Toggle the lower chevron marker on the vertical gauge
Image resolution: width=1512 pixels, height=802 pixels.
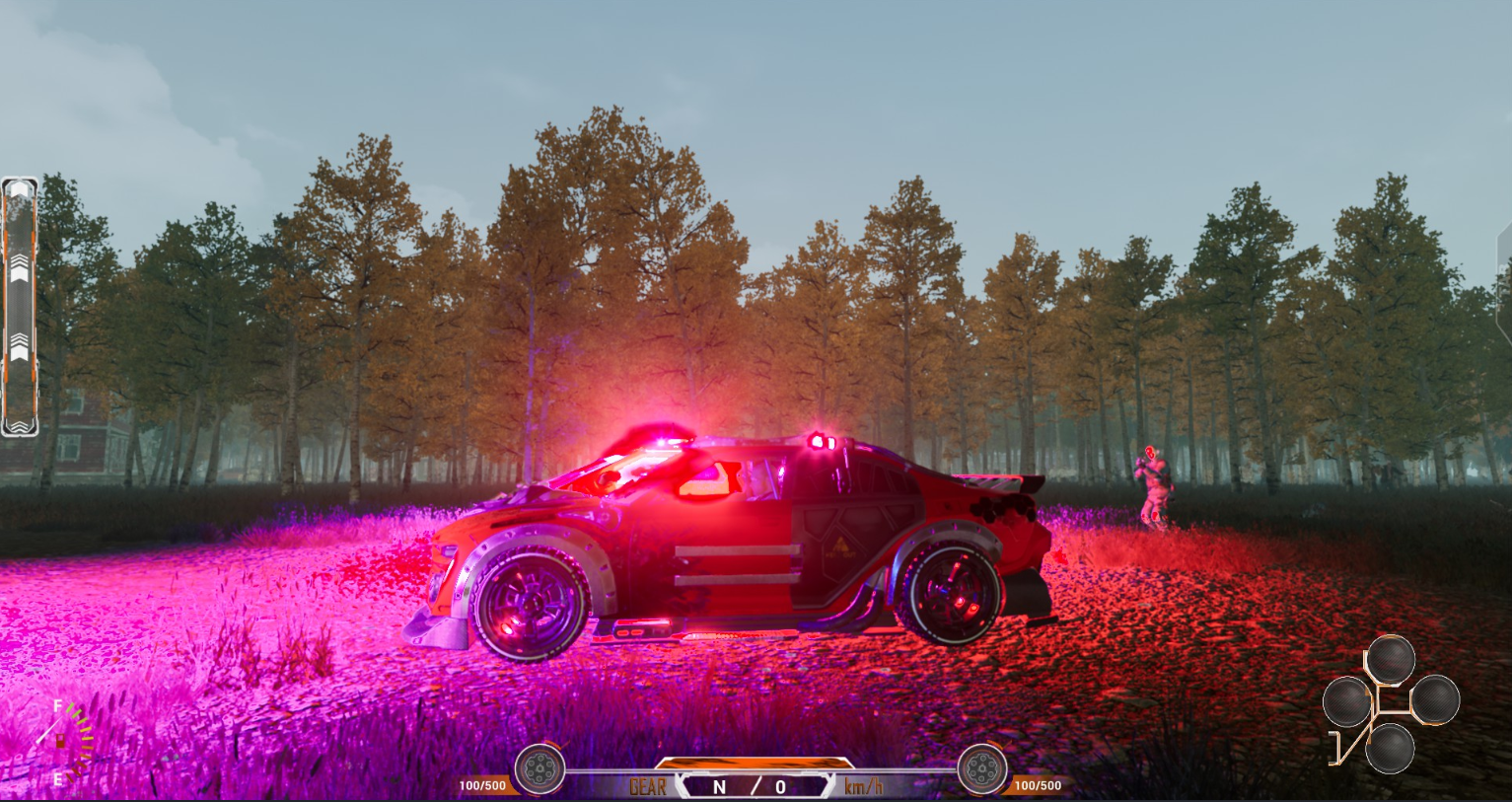(x=21, y=347)
